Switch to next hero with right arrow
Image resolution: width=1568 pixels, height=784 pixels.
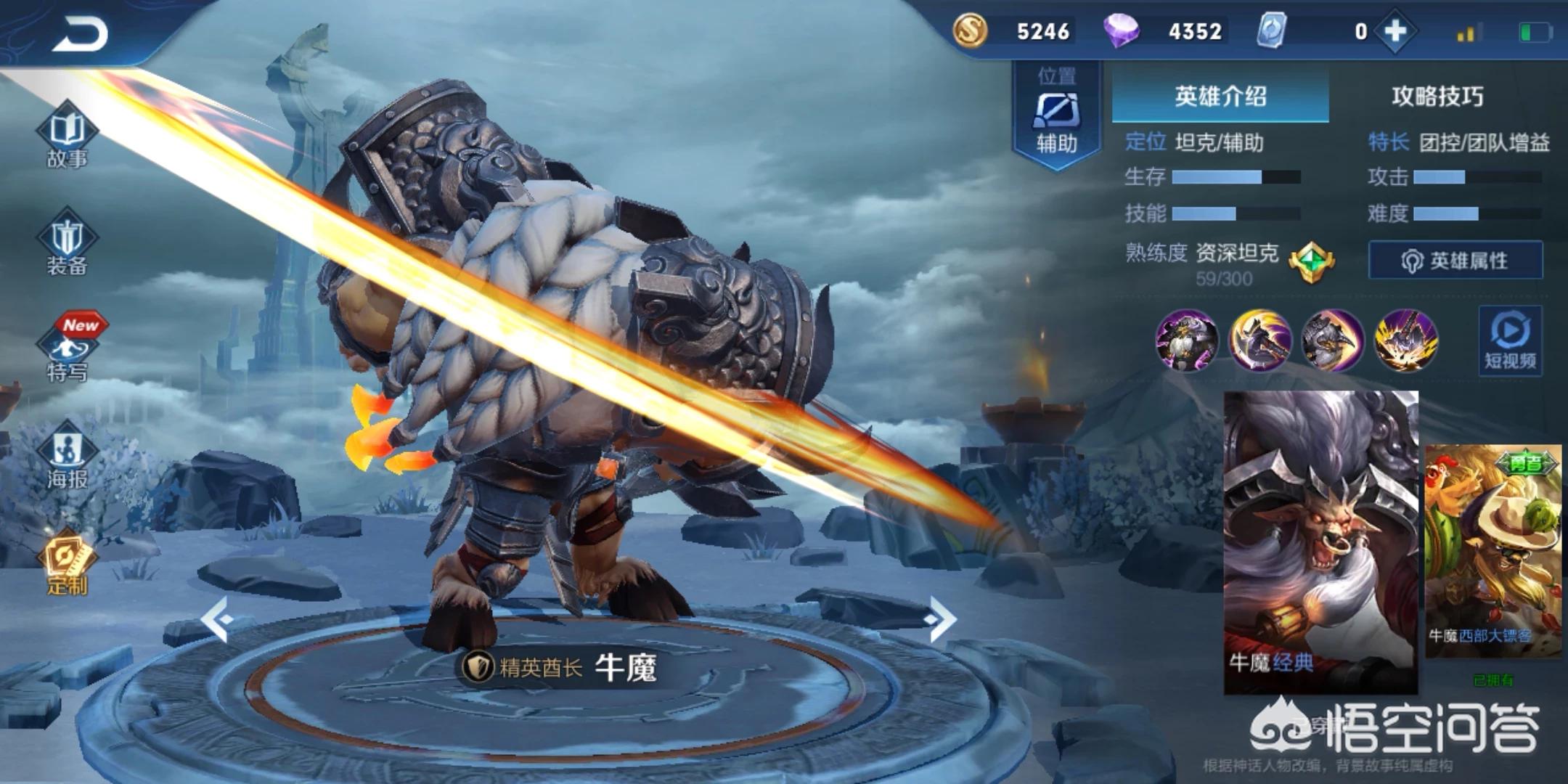pos(941,619)
